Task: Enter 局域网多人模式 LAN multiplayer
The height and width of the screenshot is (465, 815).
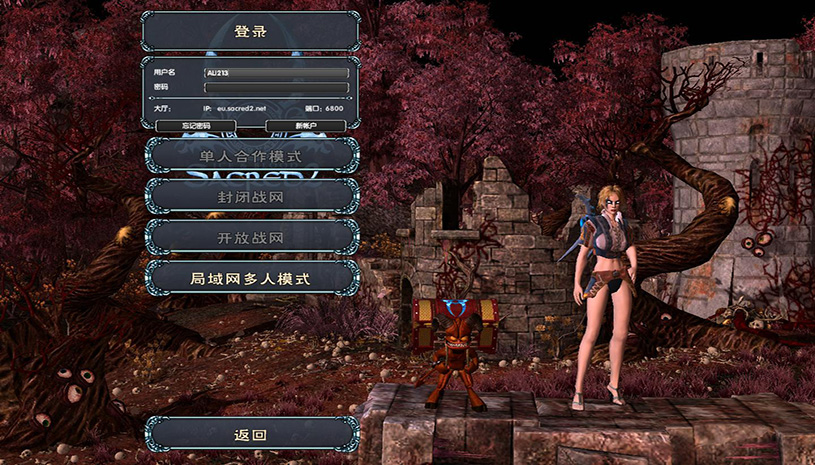Action: 251,278
